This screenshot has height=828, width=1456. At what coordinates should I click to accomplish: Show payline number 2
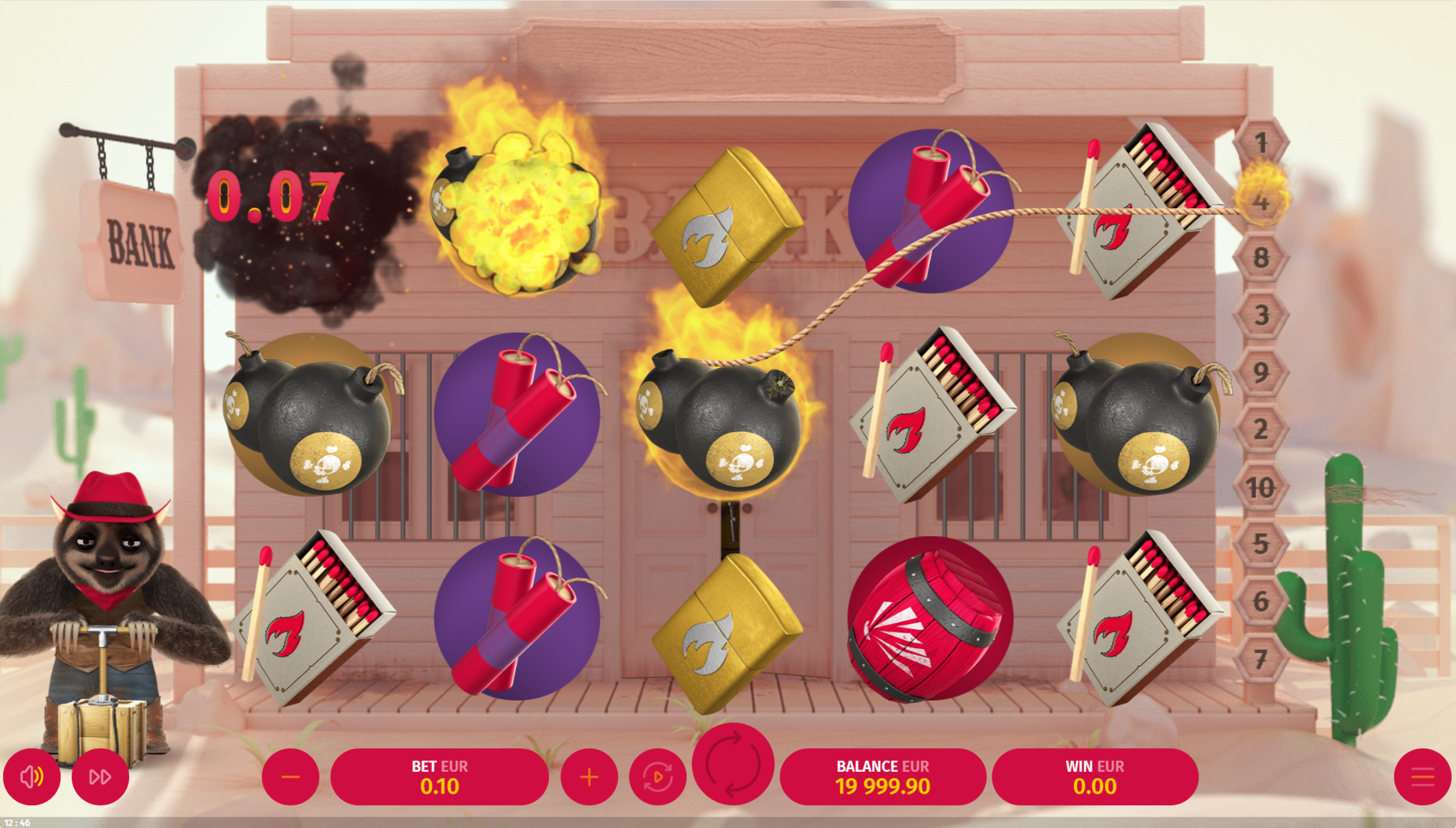coord(1261,429)
